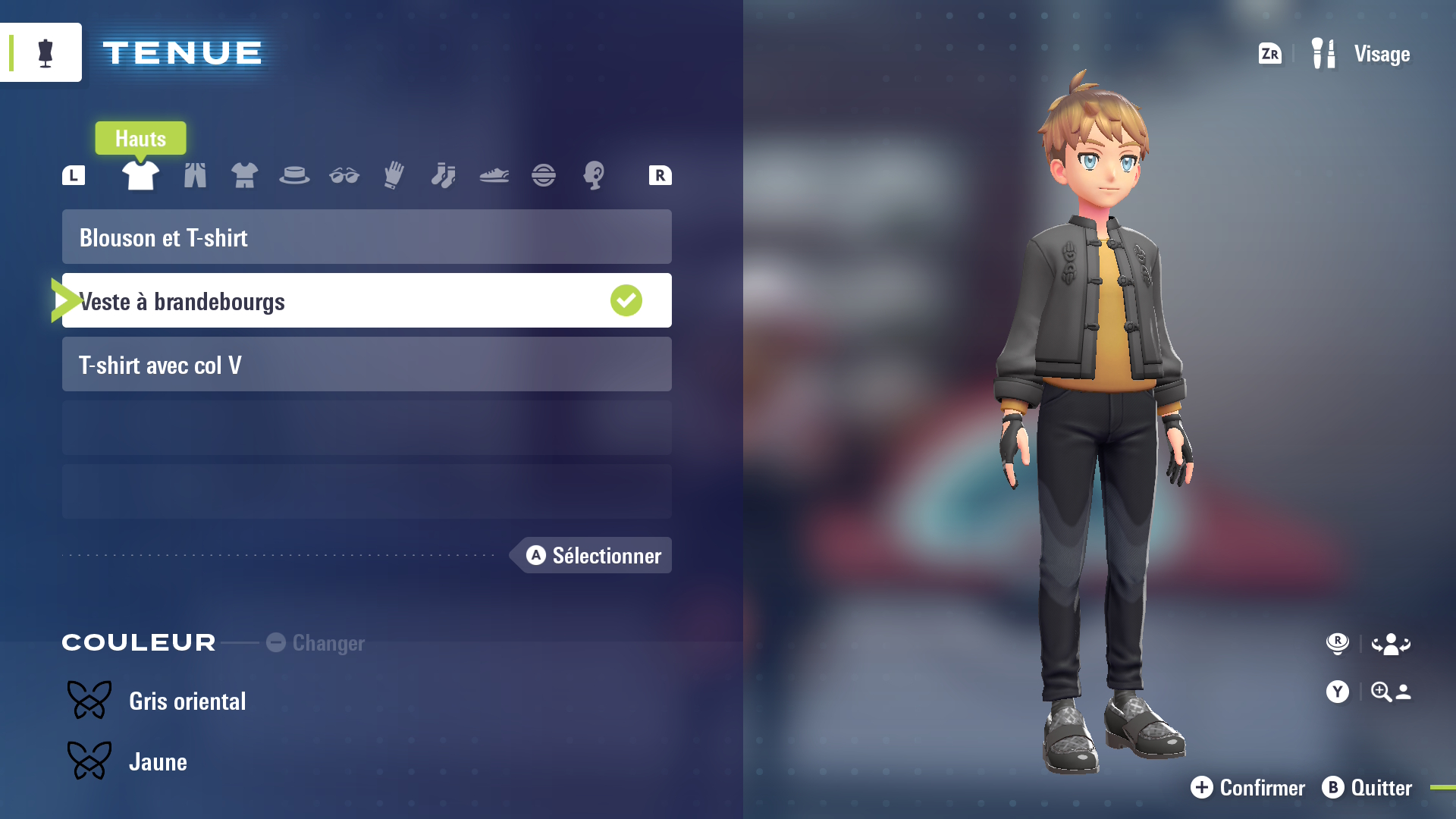Select the Veste à brandebourgs entry
1456x819 pixels.
(x=366, y=301)
